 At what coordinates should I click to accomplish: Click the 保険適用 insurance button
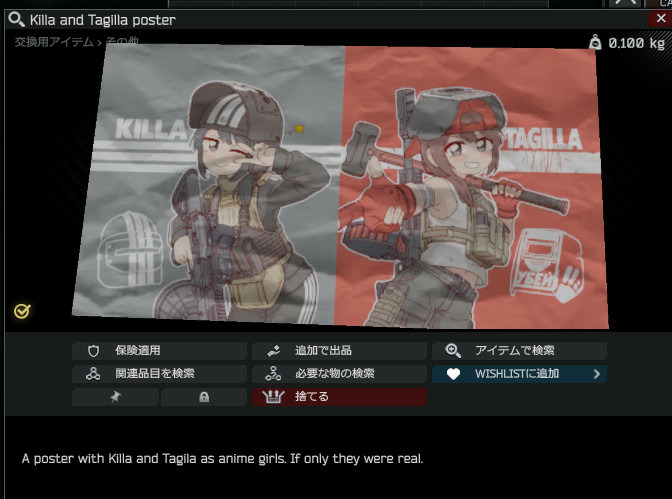point(159,351)
